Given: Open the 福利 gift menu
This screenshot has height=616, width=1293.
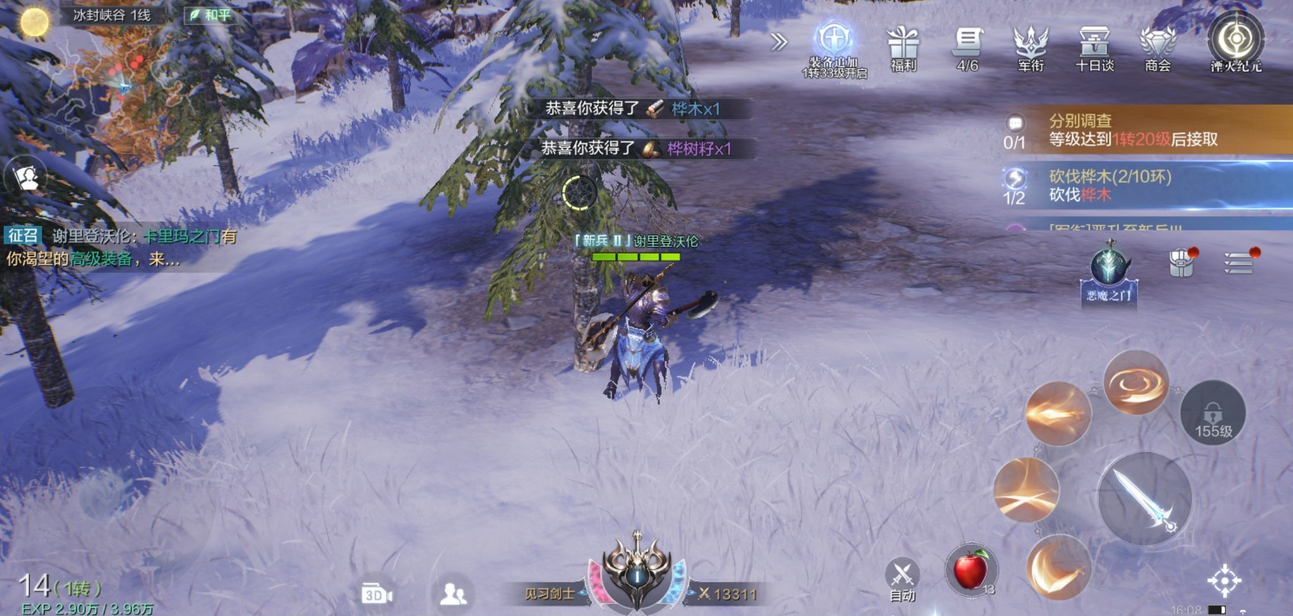Looking at the screenshot, I should pyautogui.click(x=902, y=47).
